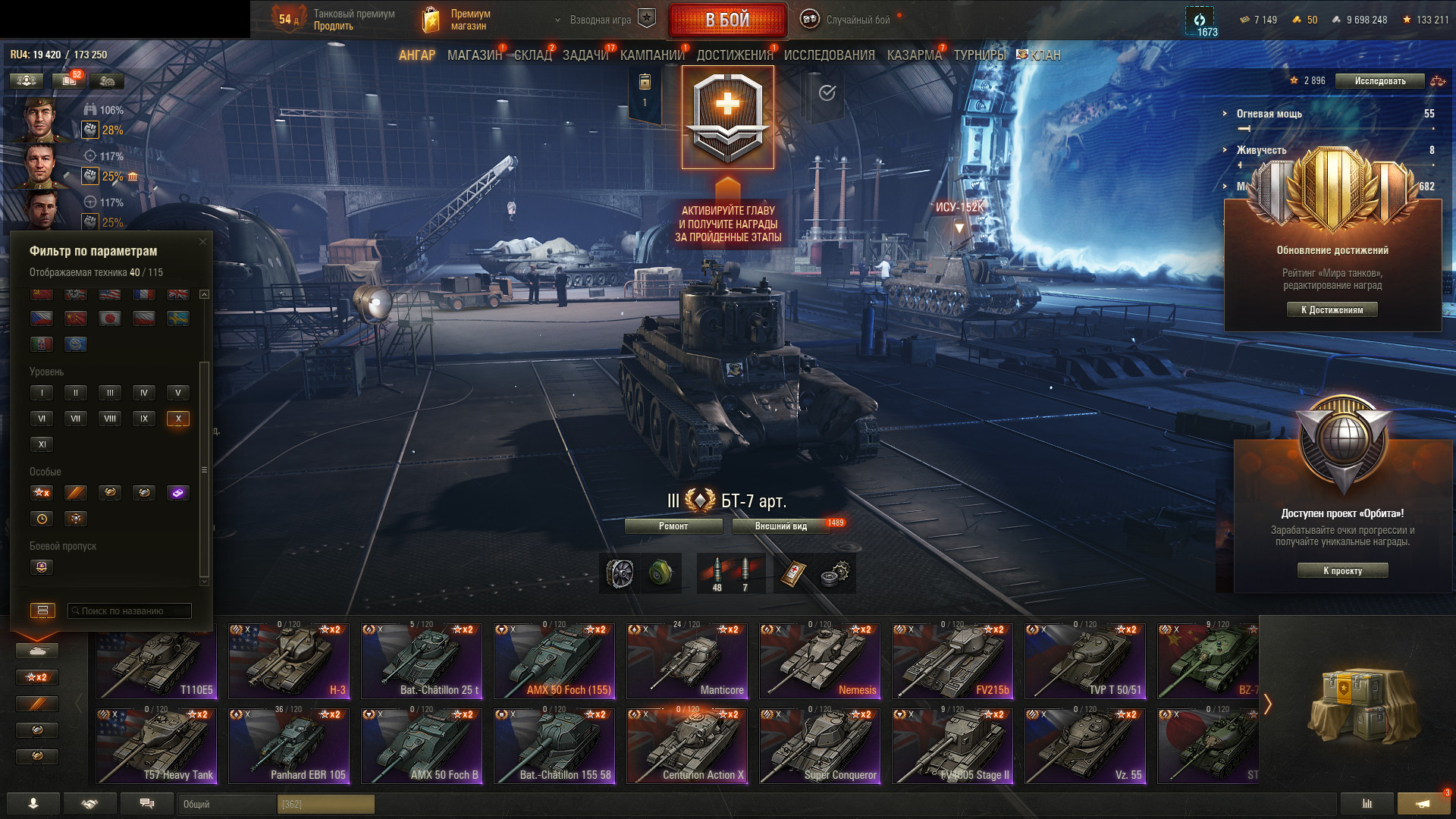1456x819 pixels.
Task: Go to the ДОСТИЖЕНИЯ tab
Action: 734,55
